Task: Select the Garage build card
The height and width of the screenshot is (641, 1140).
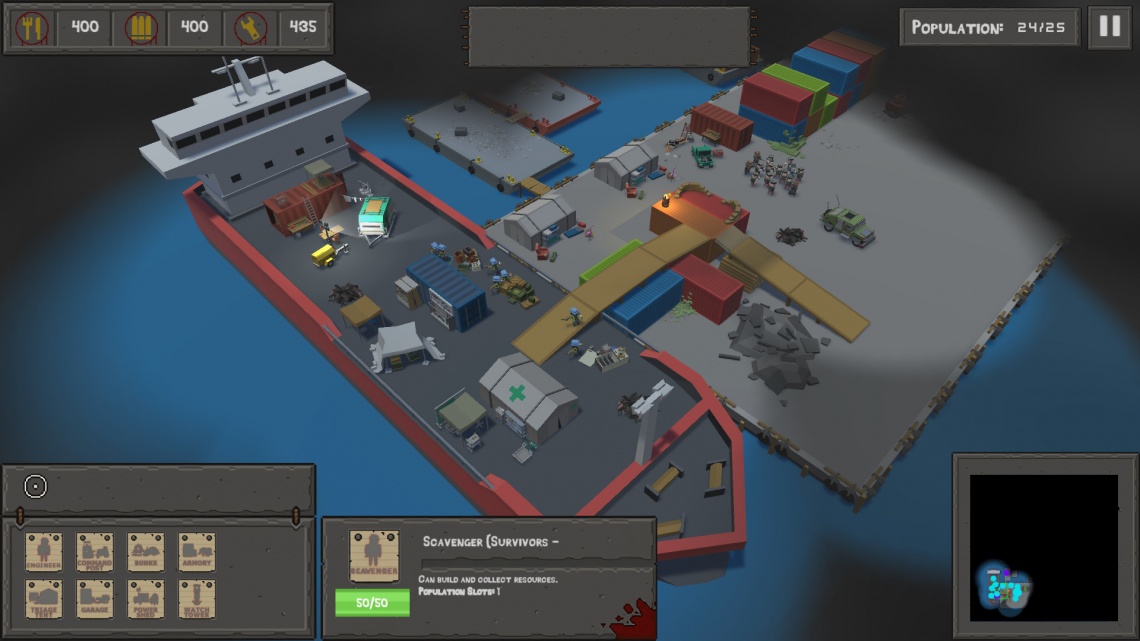Action: [95, 599]
